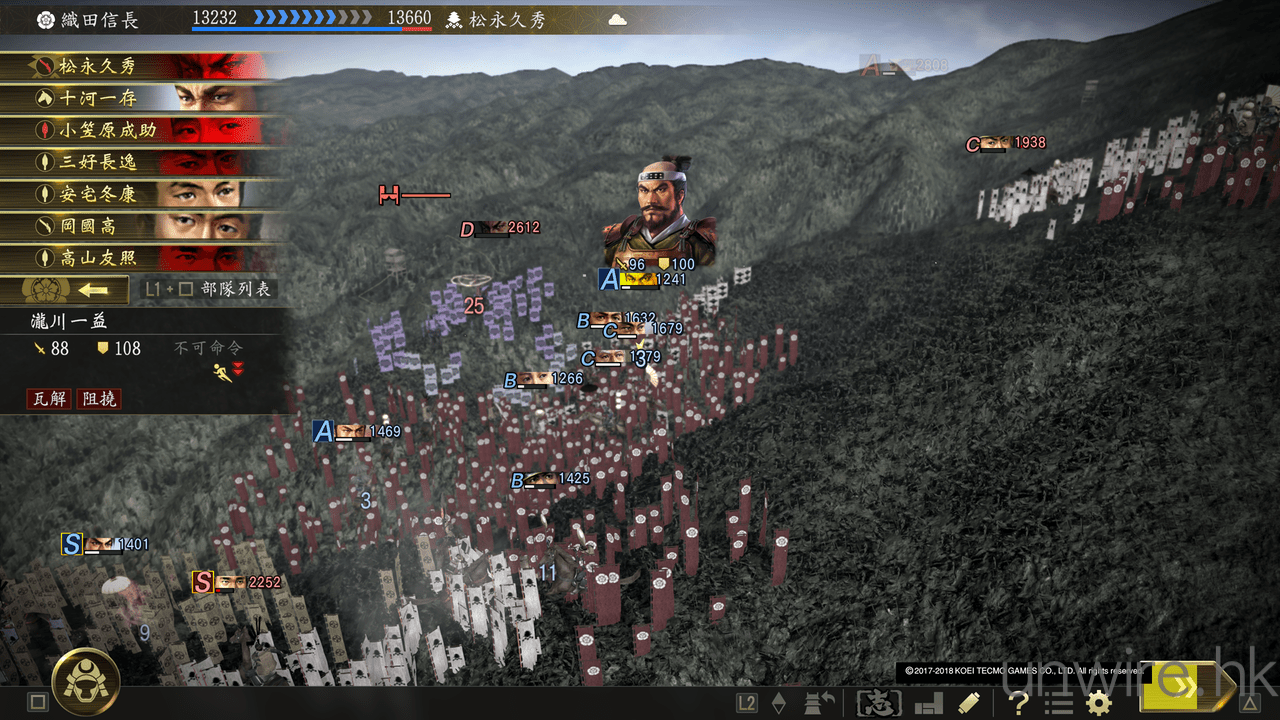Click the round gold samurai helmet button
This screenshot has width=1280, height=720.
click(86, 682)
